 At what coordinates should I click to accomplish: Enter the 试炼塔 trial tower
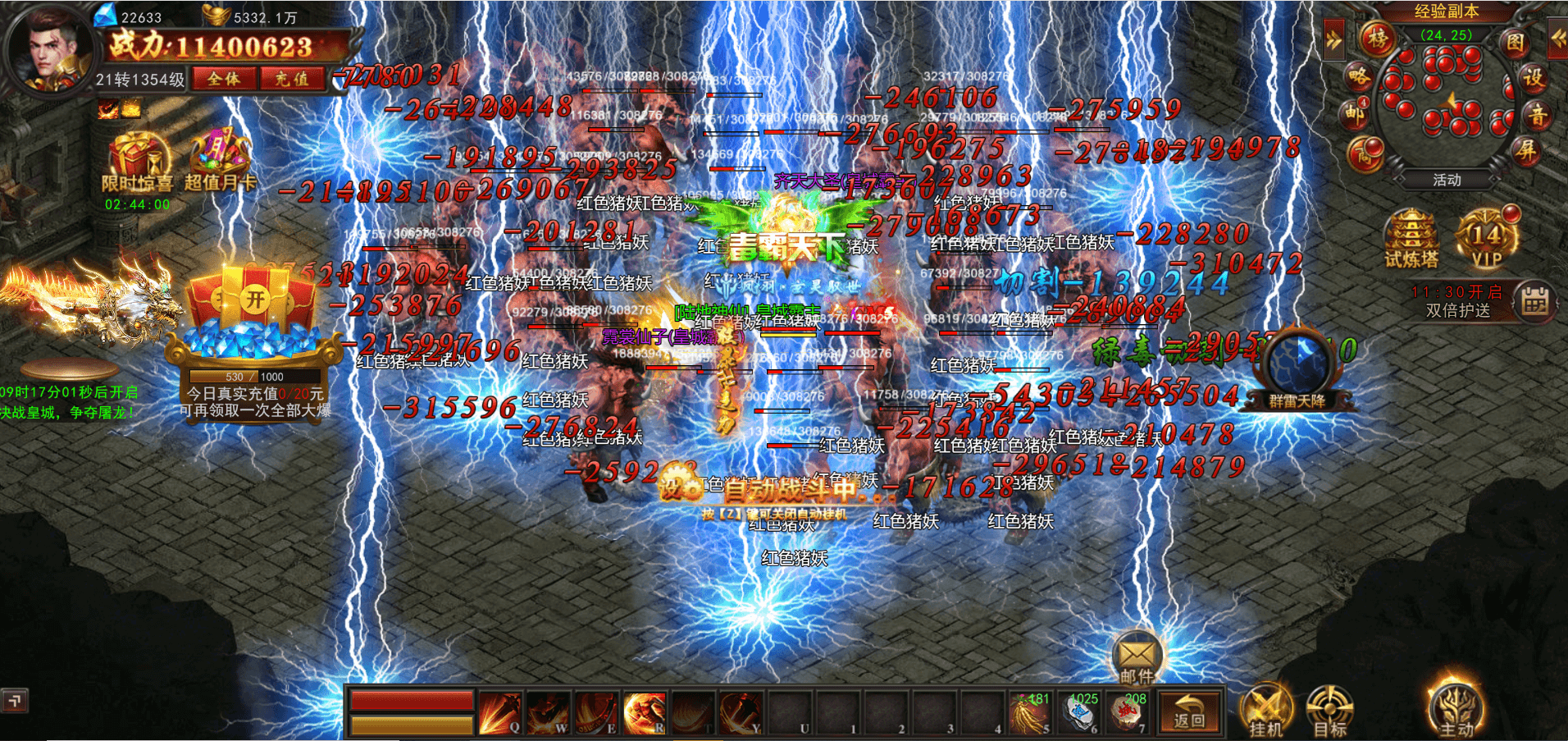click(x=1411, y=239)
